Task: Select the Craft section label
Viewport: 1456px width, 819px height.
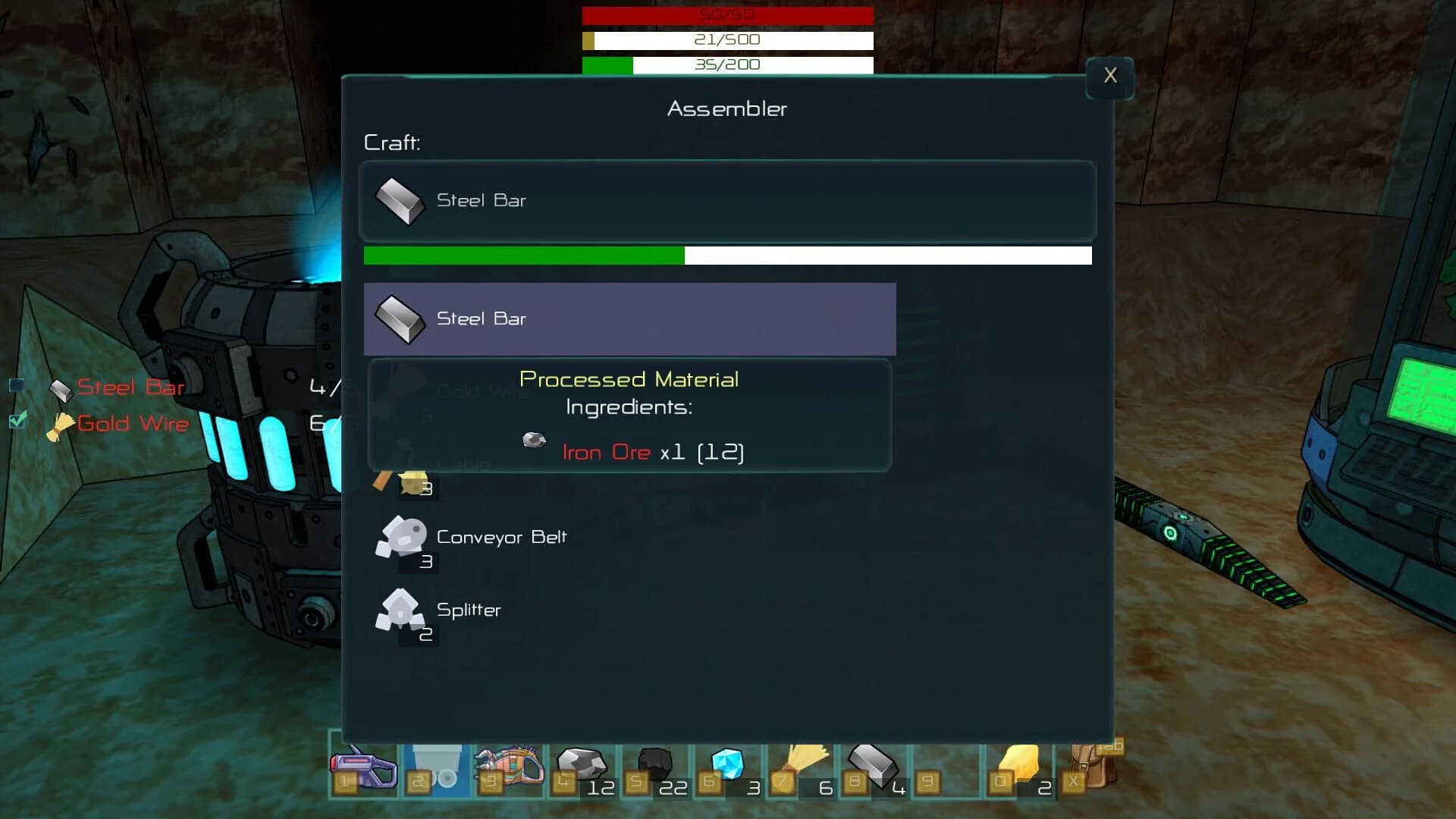Action: (393, 142)
